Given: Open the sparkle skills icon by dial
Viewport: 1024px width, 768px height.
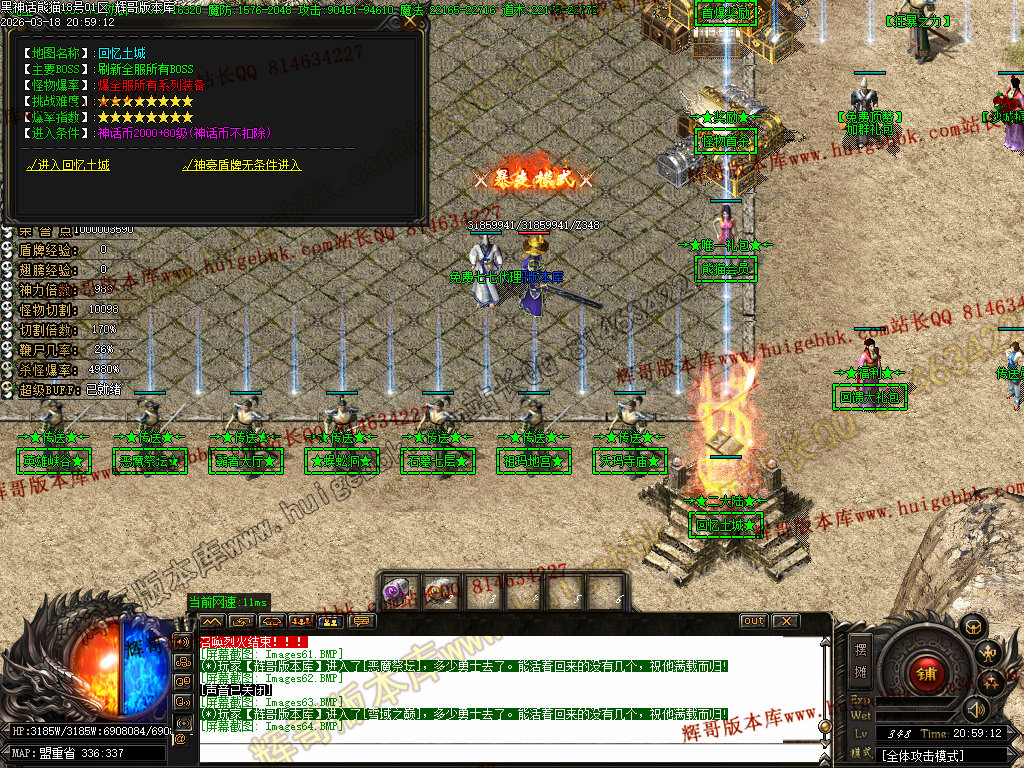Looking at the screenshot, I should [x=991, y=683].
